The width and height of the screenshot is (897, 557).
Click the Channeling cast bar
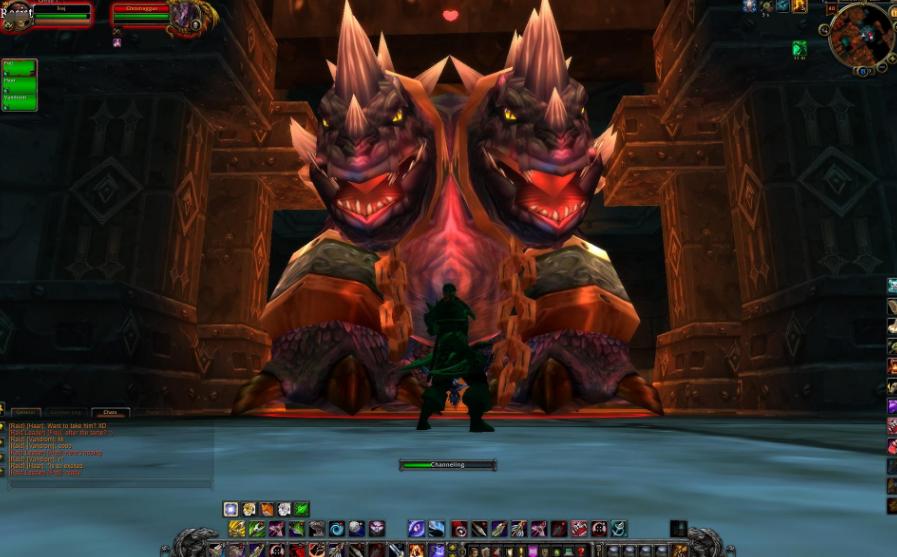point(447,465)
